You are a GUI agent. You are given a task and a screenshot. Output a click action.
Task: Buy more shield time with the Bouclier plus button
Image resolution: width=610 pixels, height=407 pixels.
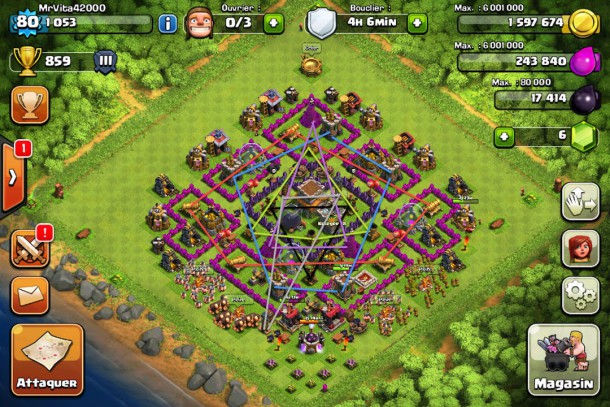tap(411, 22)
